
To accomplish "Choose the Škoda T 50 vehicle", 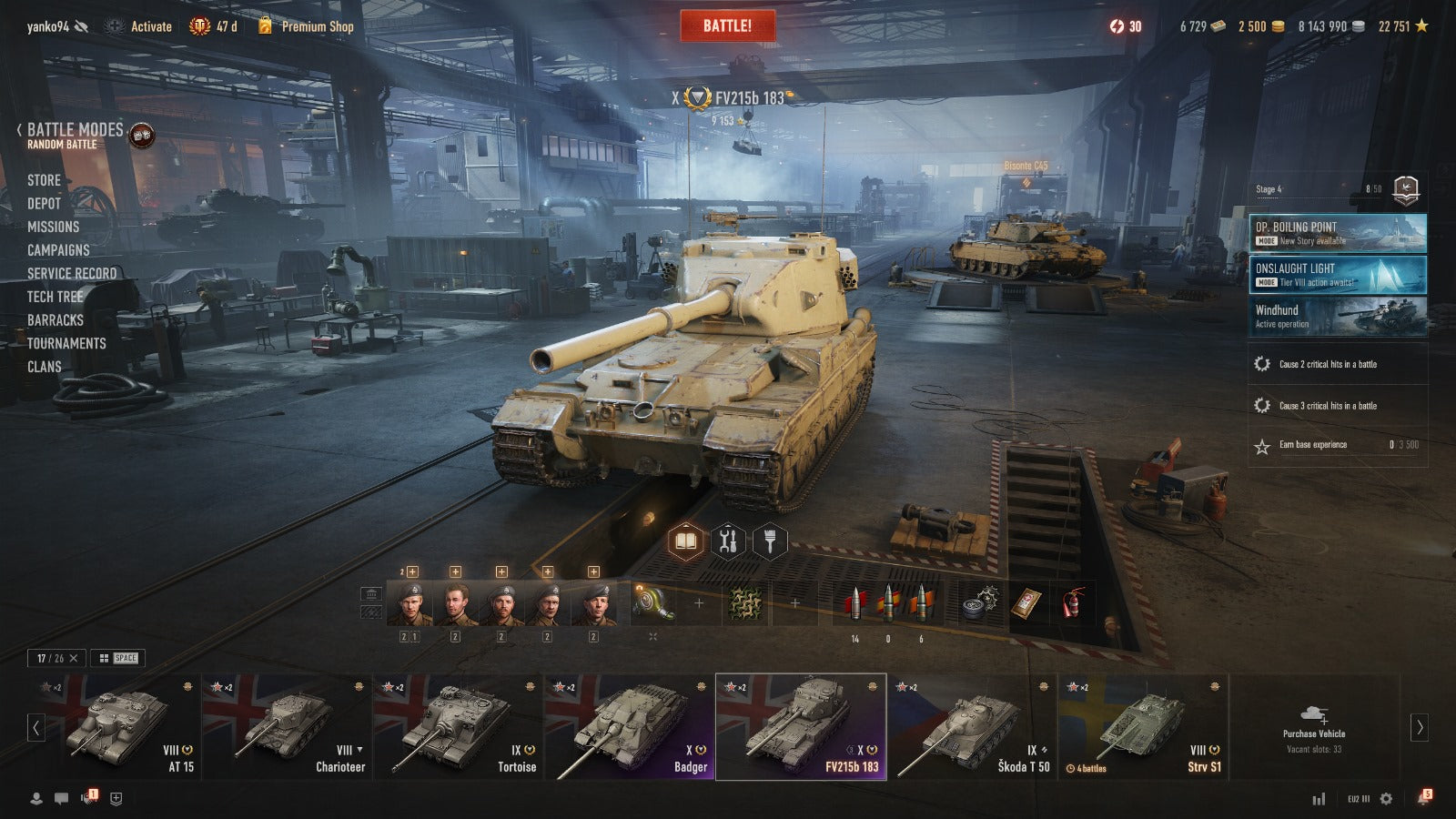I will pyautogui.click(x=971, y=727).
